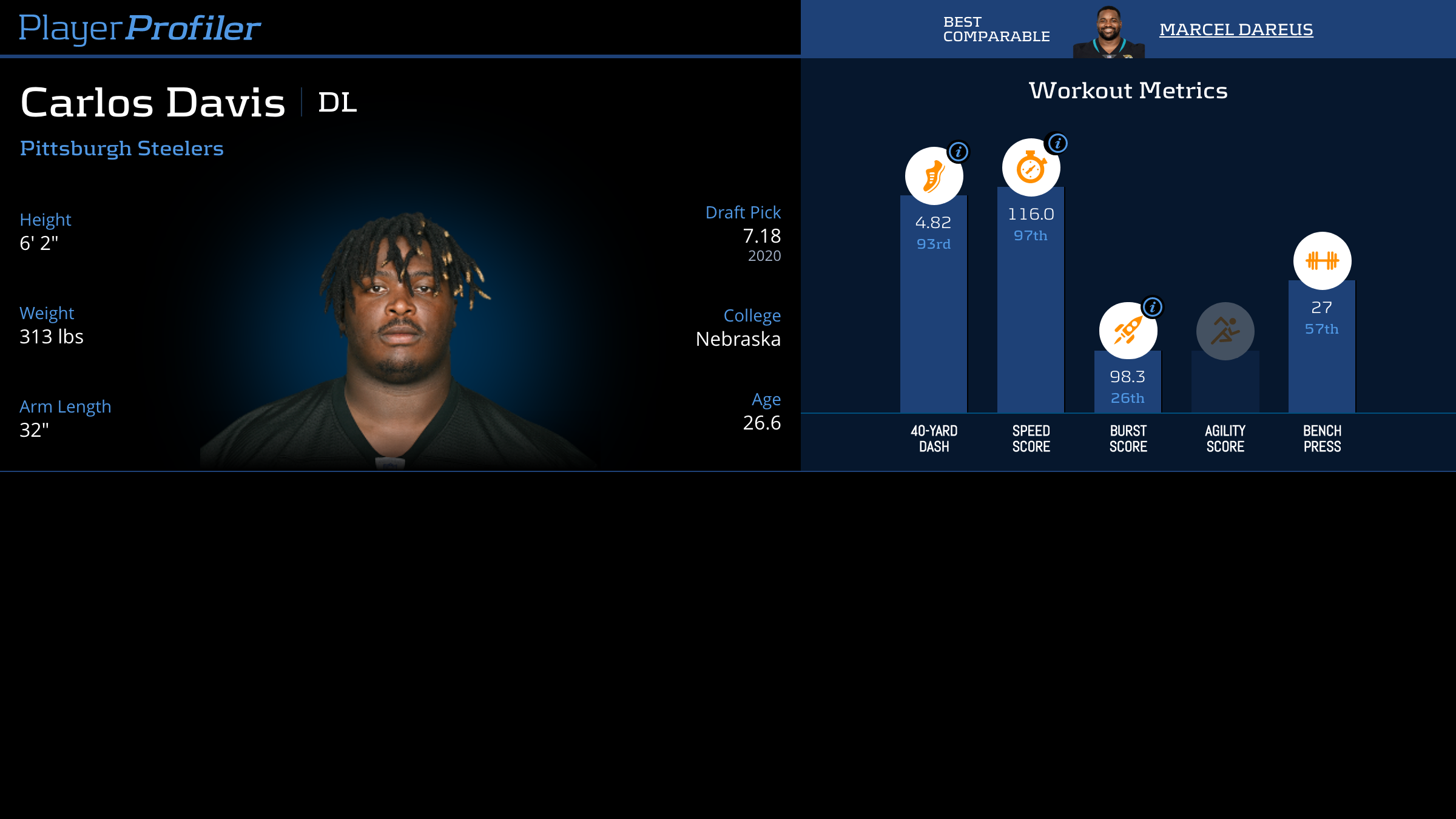The height and width of the screenshot is (819, 1456).
Task: Click the PlayerProfiler logo
Action: tap(140, 28)
